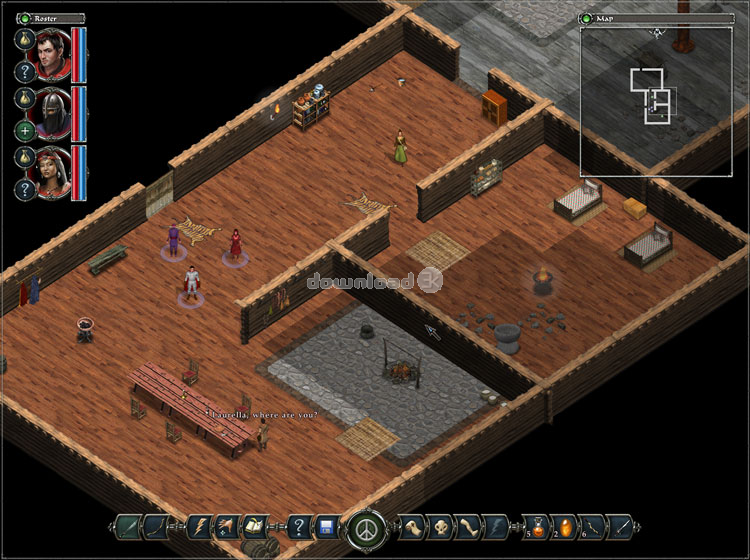The image size is (750, 560).
Task: Use the orange potion with count 2
Action: (564, 526)
